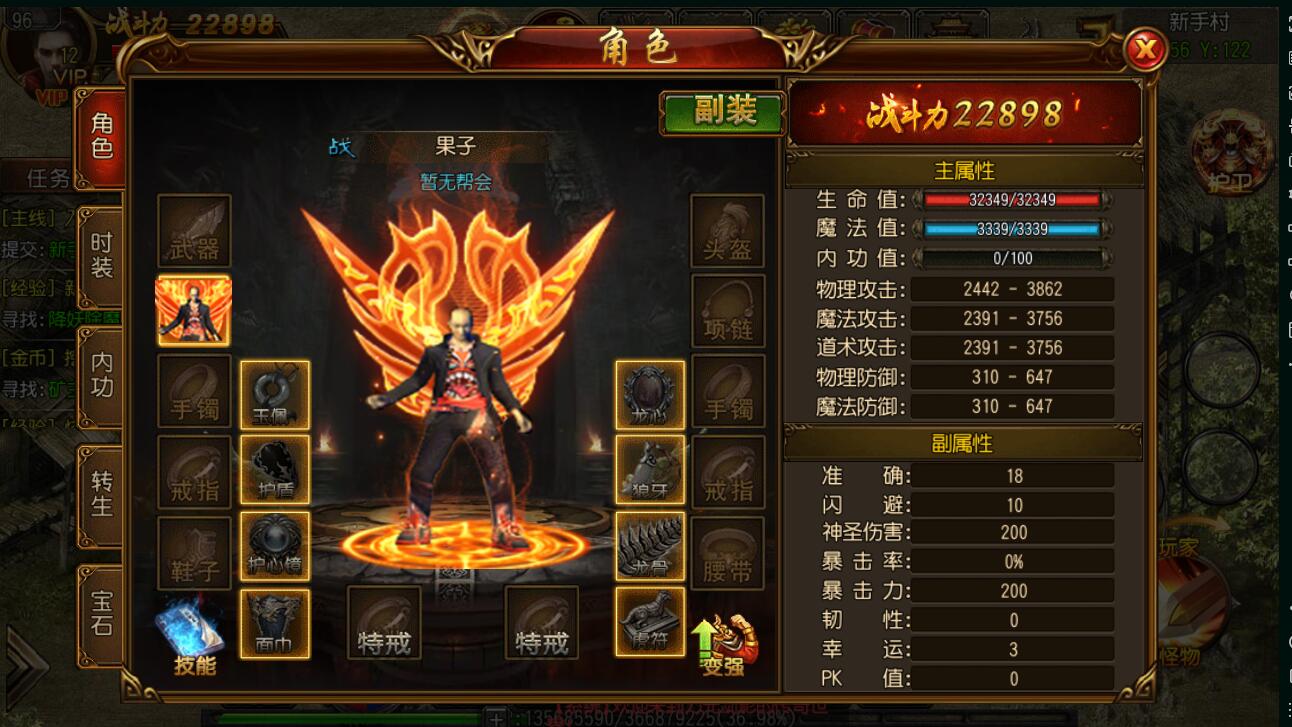
Task: Select the 玉佩 jade pendant slot
Action: click(x=274, y=395)
